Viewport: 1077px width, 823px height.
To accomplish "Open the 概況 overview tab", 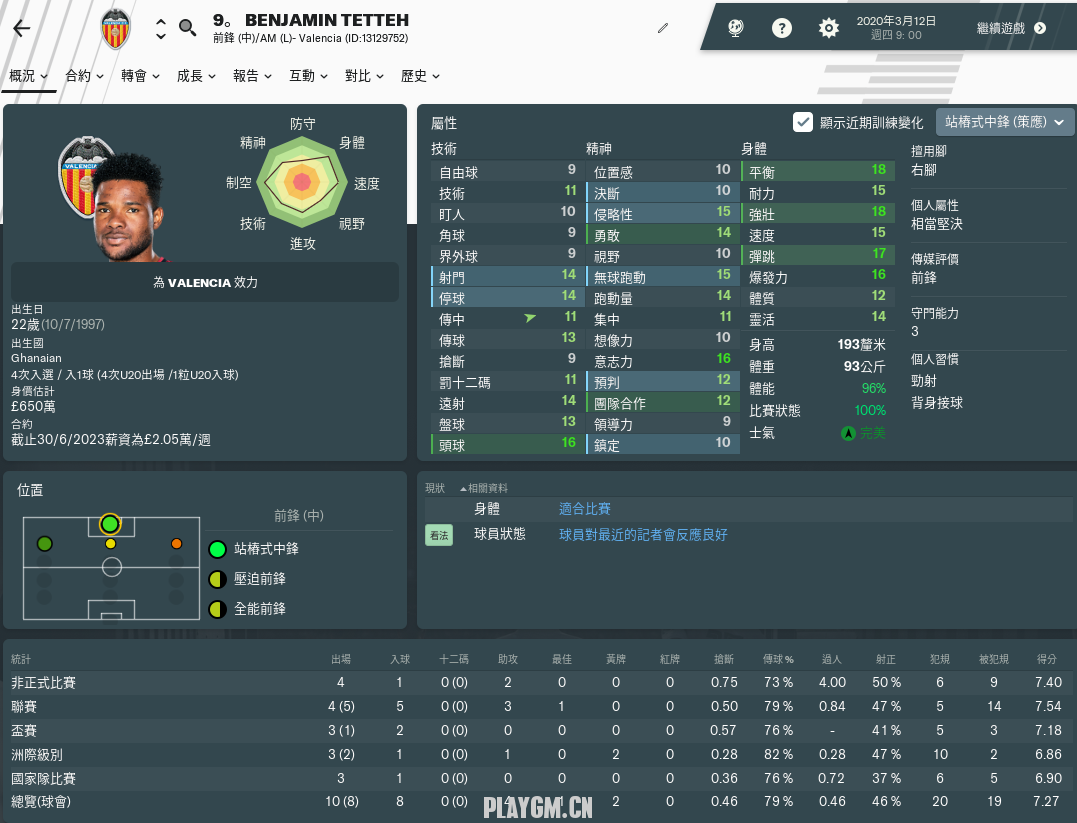I will pyautogui.click(x=28, y=76).
